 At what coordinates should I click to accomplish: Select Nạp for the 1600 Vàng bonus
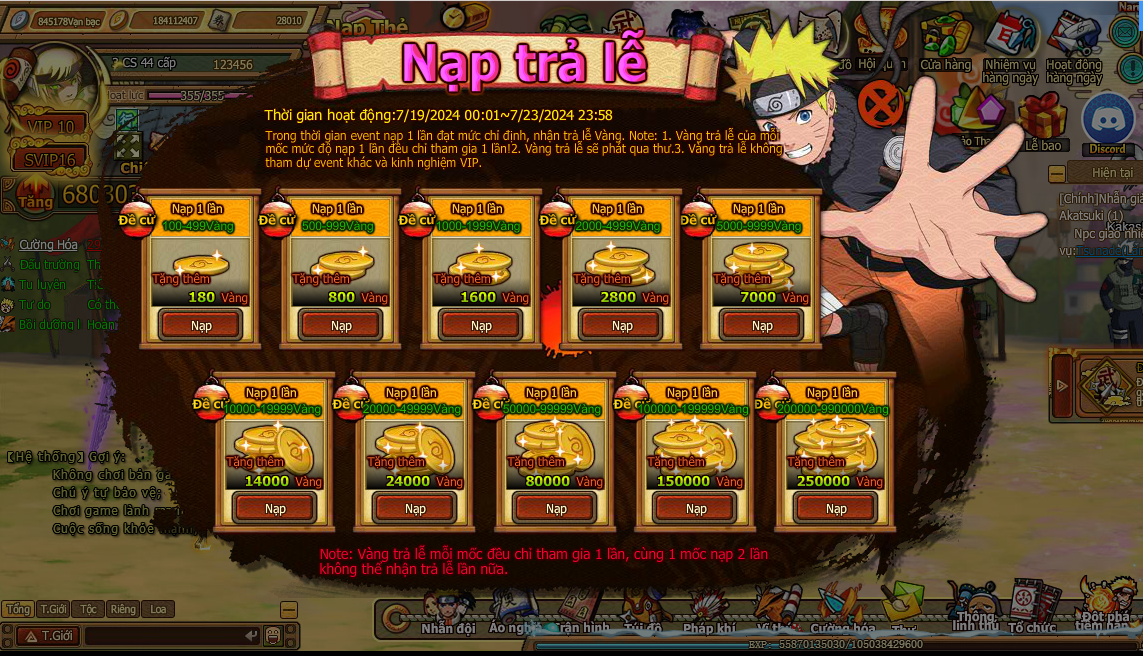tap(481, 325)
